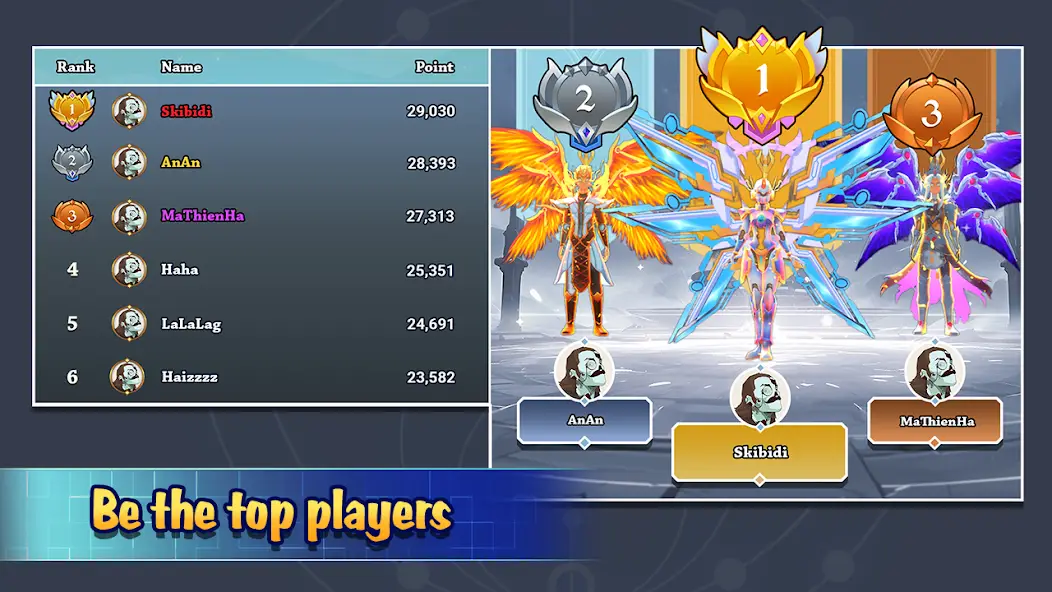Choose the rank 4 player Haha
The width and height of the screenshot is (1052, 592).
[x=260, y=269]
